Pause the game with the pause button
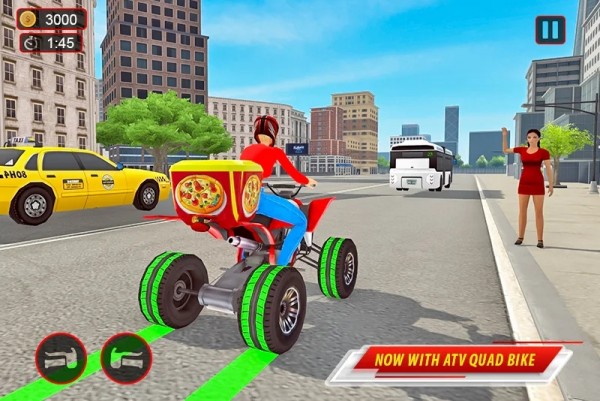The width and height of the screenshot is (600, 401). (x=550, y=29)
